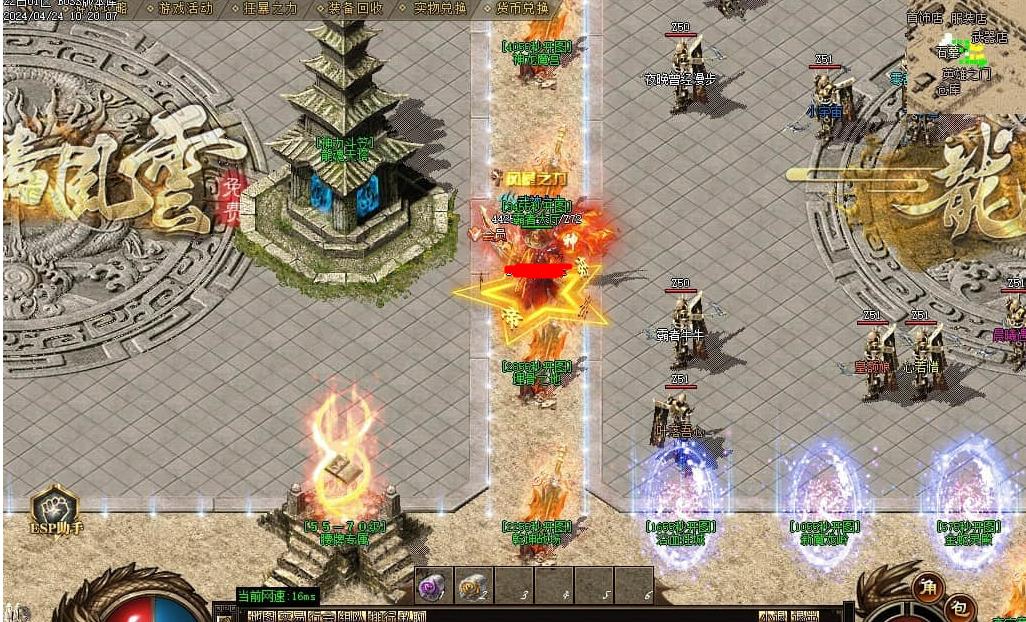Open the 游戏活动 menu

185,8
